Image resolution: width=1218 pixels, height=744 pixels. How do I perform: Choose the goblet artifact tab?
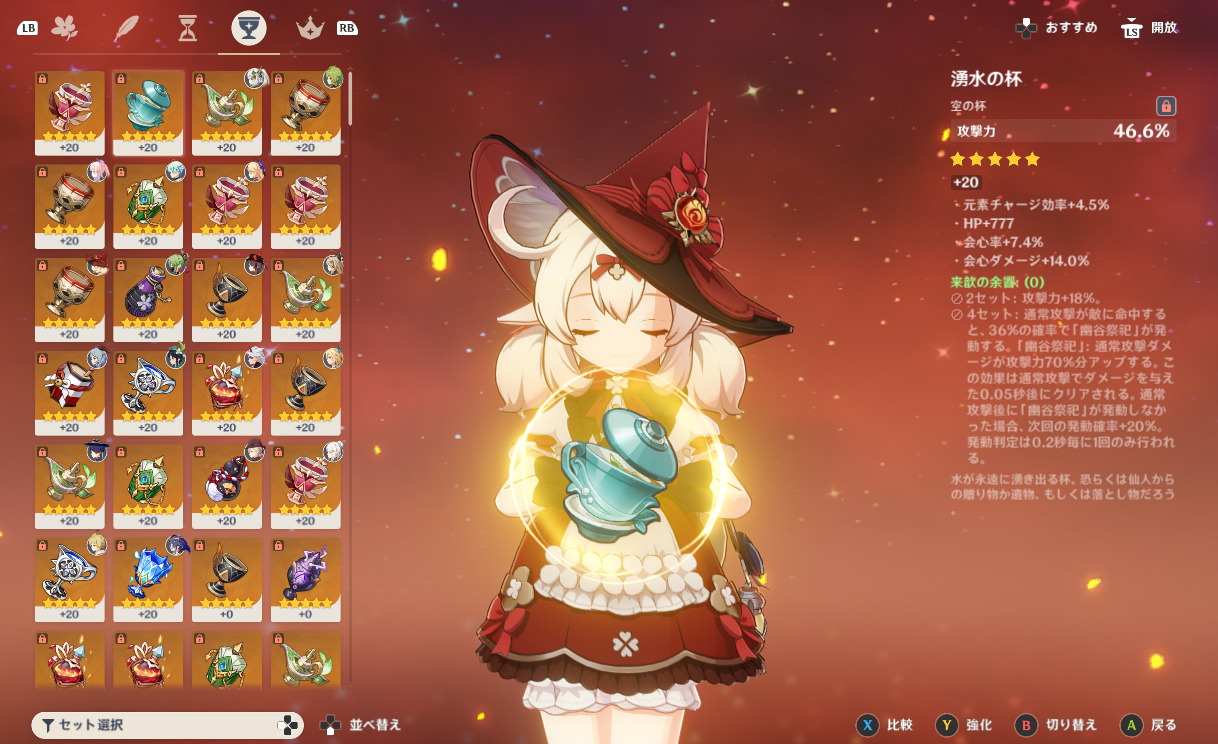tap(249, 28)
